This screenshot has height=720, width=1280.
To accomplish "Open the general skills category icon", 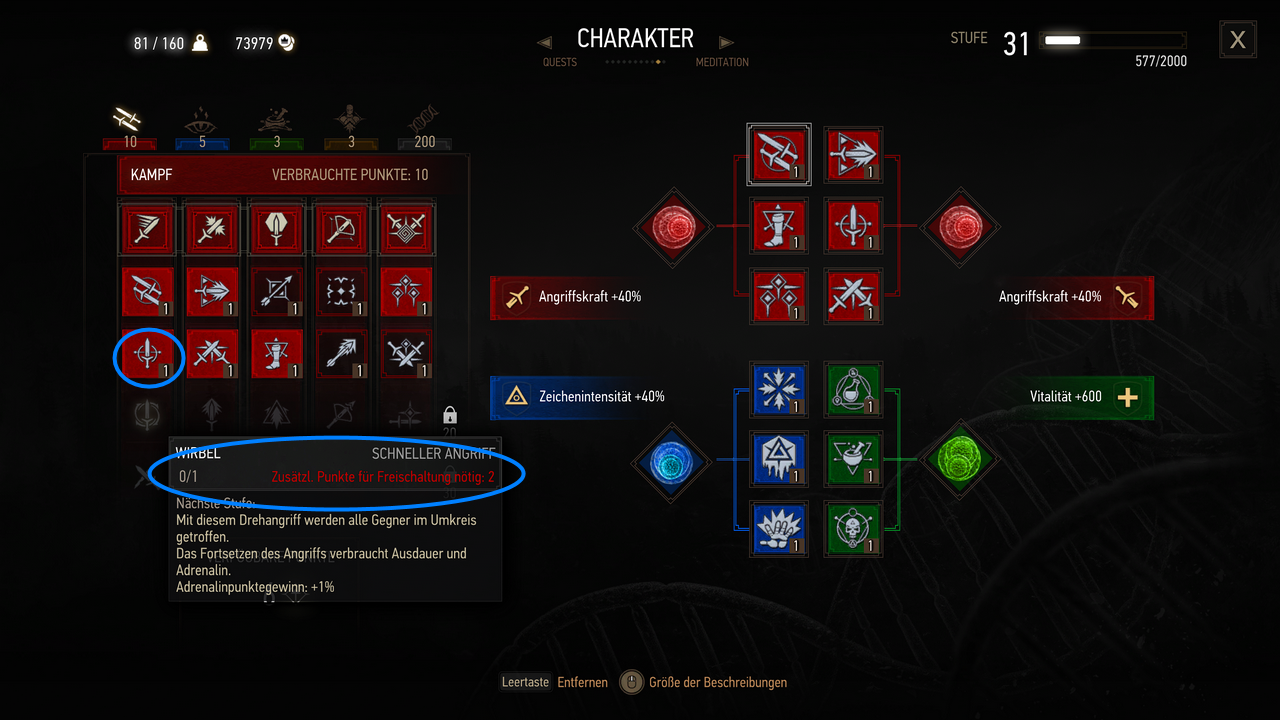I will [x=350, y=118].
